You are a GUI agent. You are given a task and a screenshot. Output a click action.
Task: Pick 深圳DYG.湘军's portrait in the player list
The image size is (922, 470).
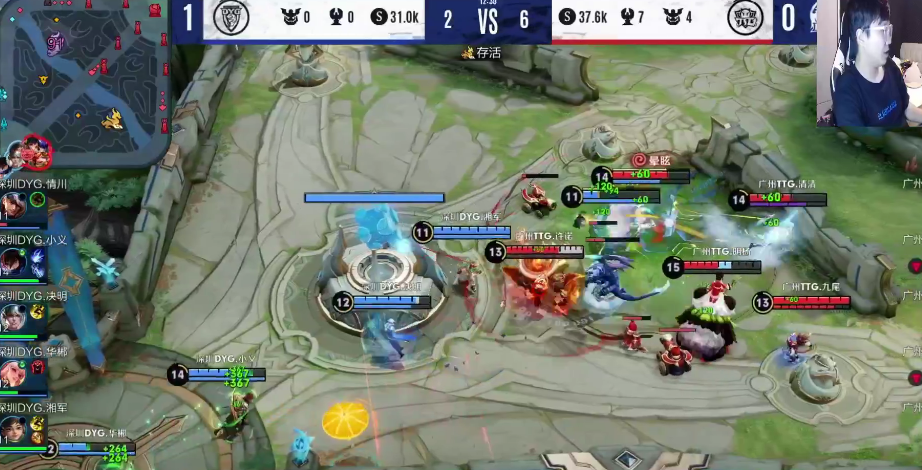pos(13,429)
